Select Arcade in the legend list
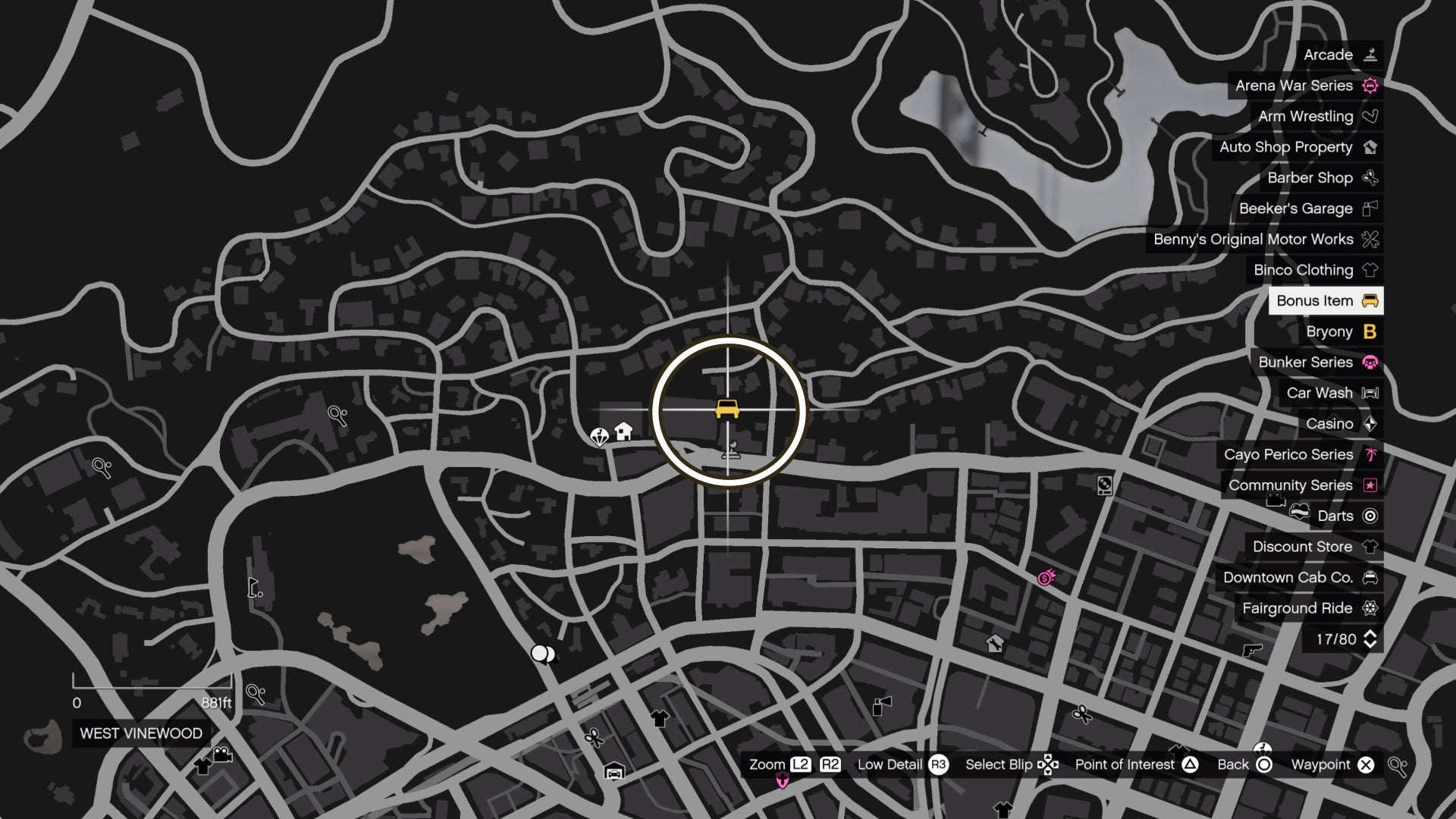The image size is (1456, 819). (1328, 55)
